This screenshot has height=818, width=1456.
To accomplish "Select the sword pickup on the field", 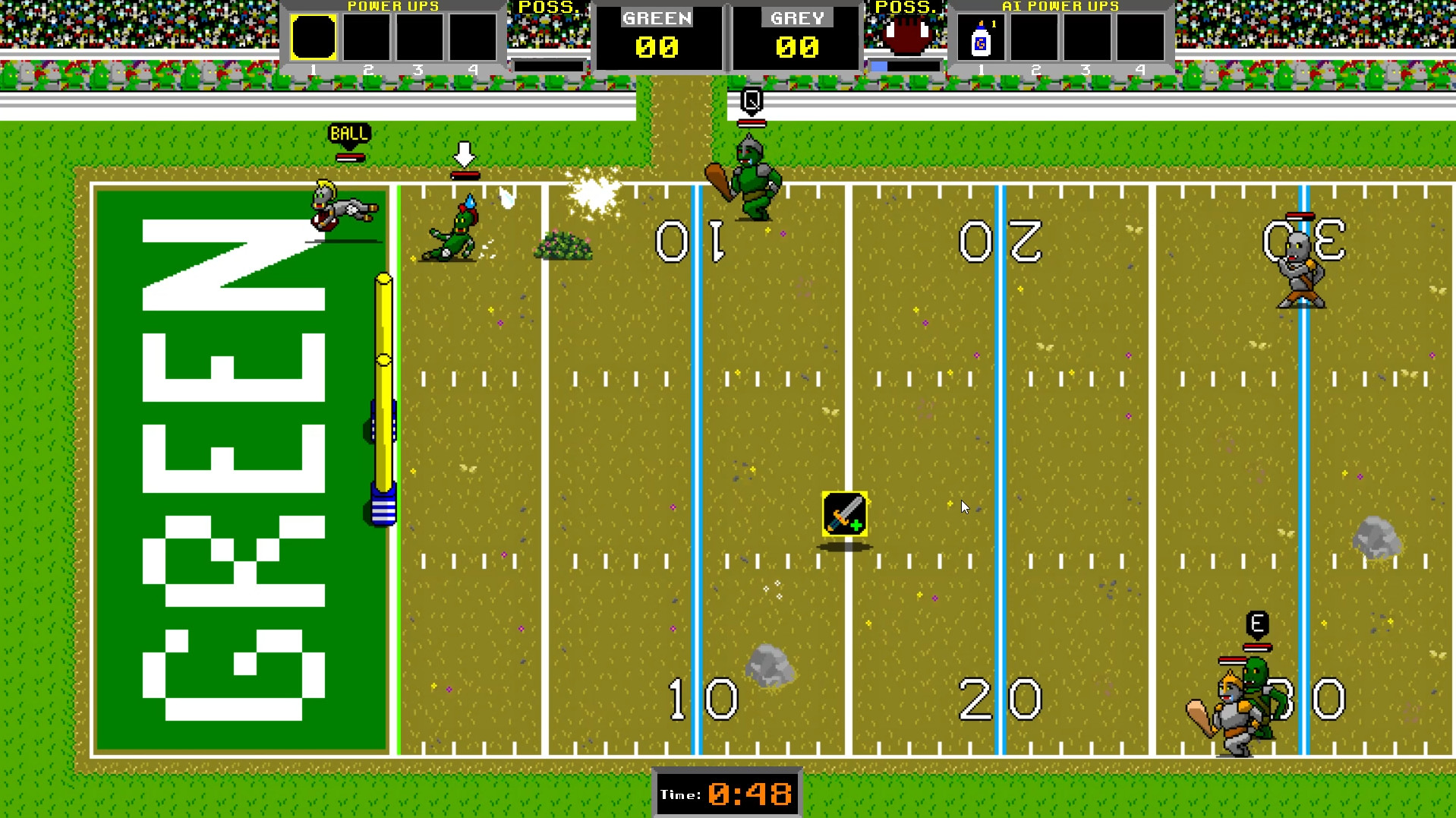I will tap(844, 514).
